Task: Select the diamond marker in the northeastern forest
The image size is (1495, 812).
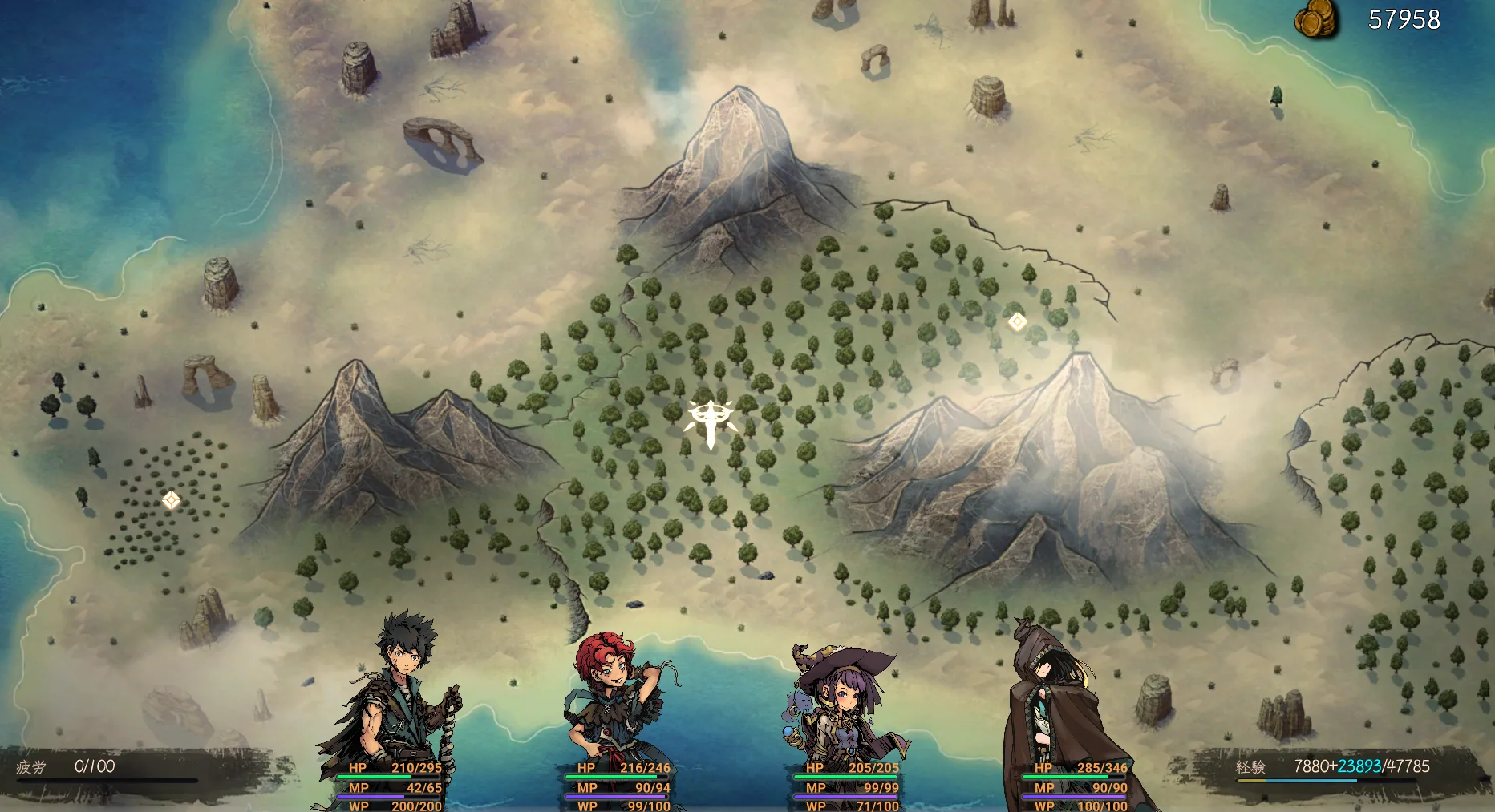Action: [x=1017, y=321]
